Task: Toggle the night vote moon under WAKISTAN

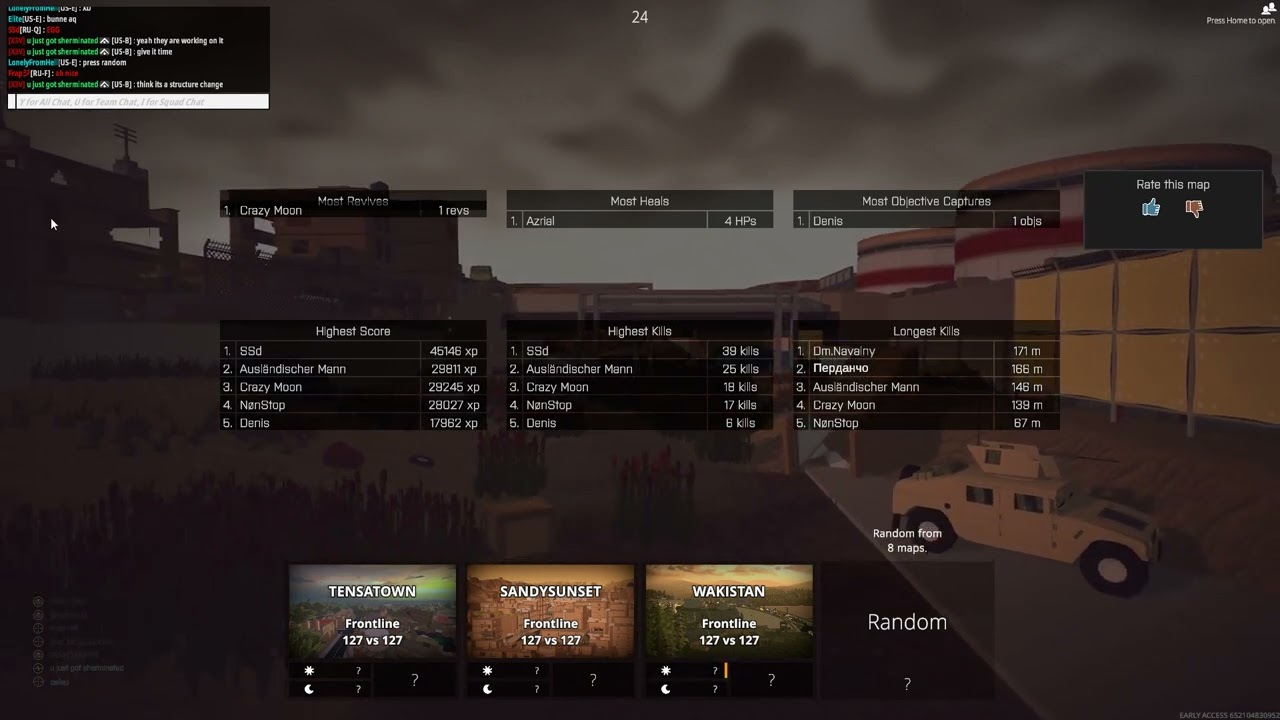Action: (x=666, y=688)
